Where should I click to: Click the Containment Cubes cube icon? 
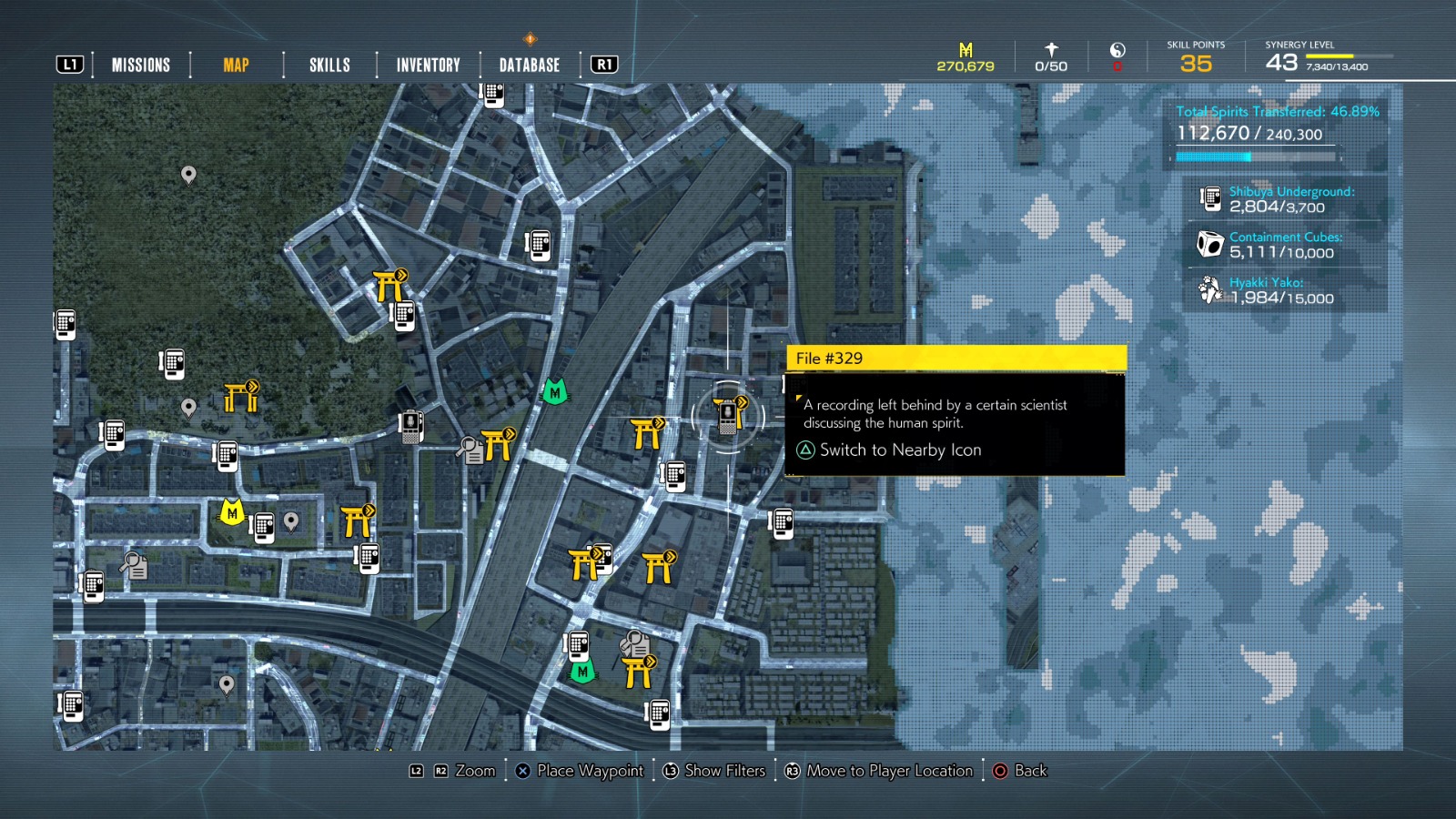point(1208,243)
